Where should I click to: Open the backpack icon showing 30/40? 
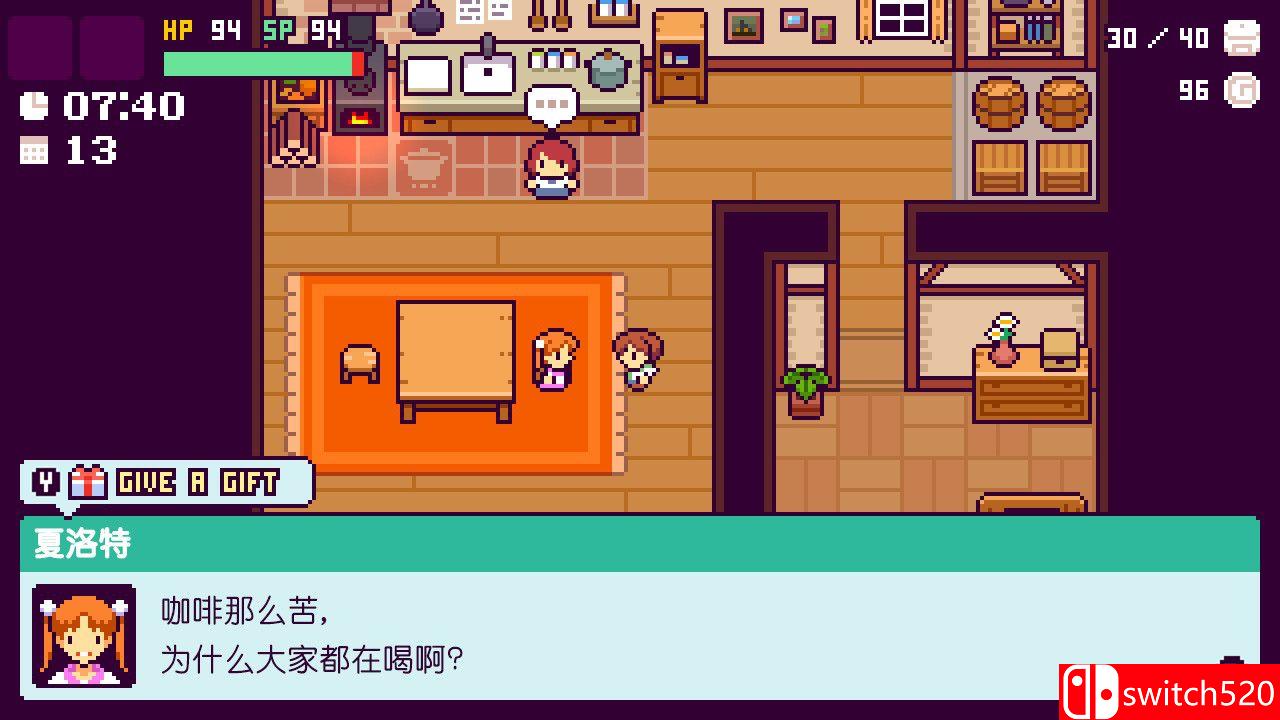coord(1240,39)
